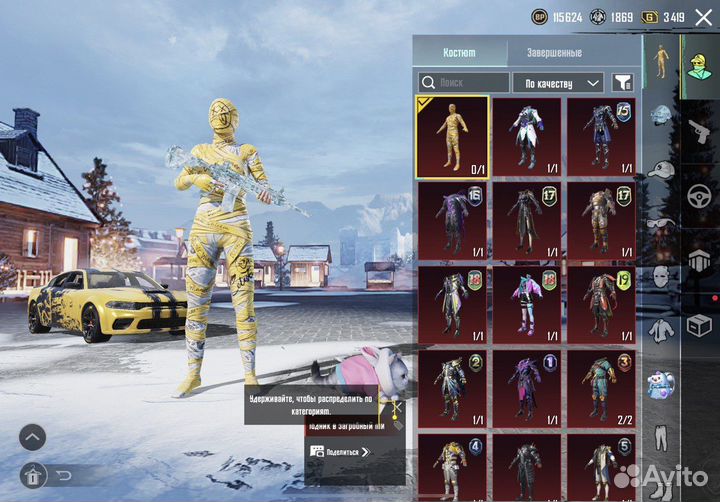Select the yellow mummy costume slot
This screenshot has width=720, height=502.
(x=452, y=137)
